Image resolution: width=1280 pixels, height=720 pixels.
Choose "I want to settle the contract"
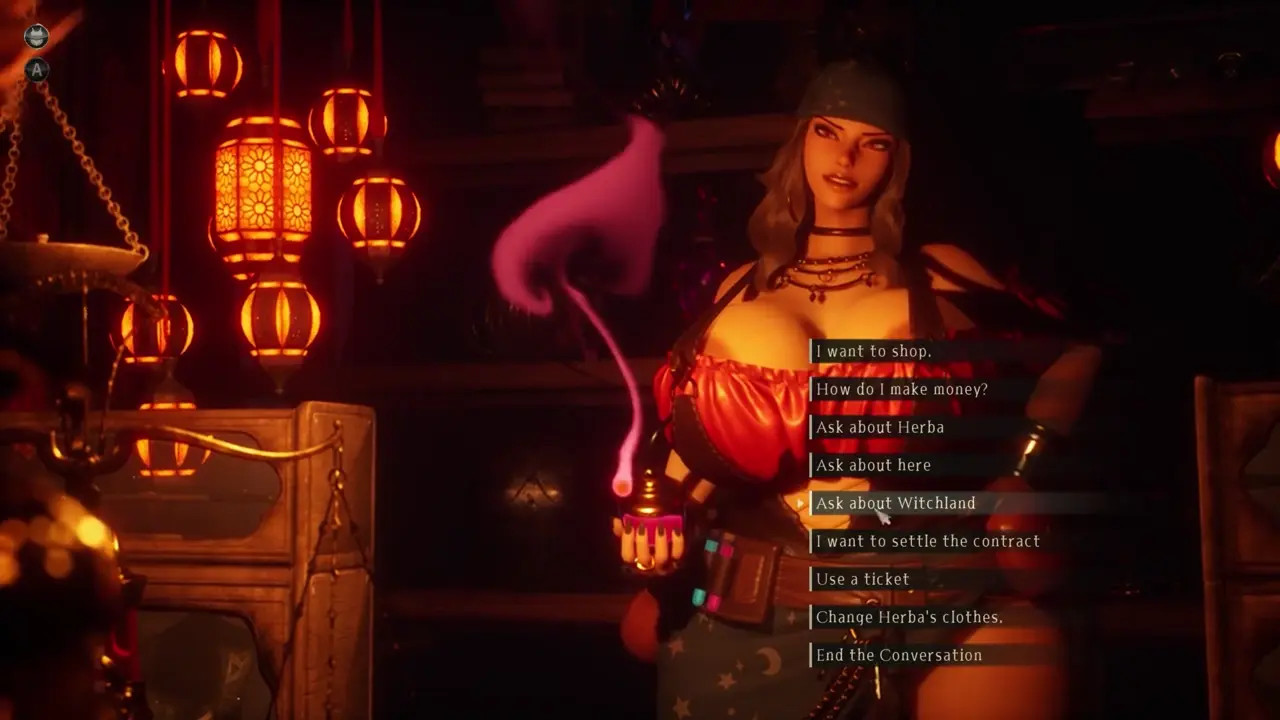pyautogui.click(x=927, y=541)
